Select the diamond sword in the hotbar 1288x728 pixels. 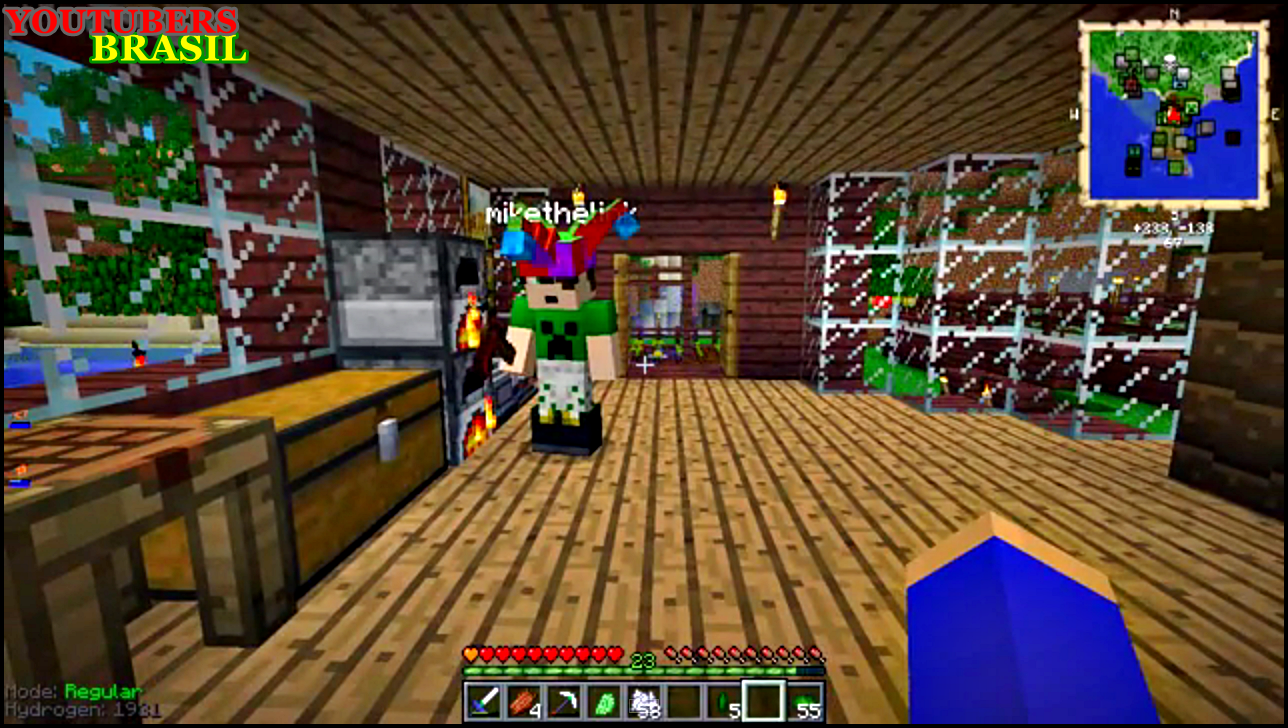click(x=483, y=702)
